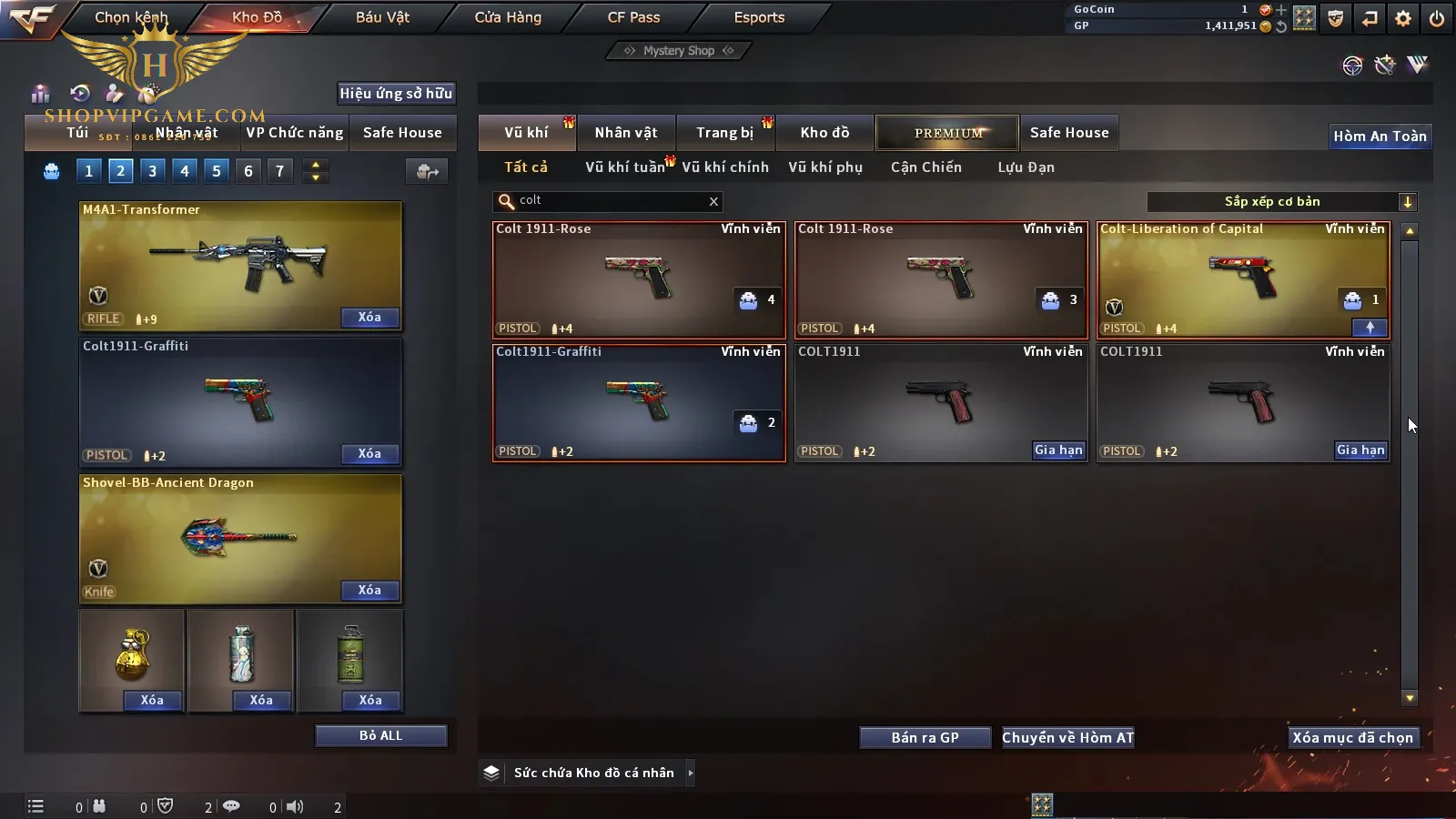Remove the Shovel-BB-Ancient Dragon with Xóa
The height and width of the screenshot is (819, 1456).
coord(369,591)
